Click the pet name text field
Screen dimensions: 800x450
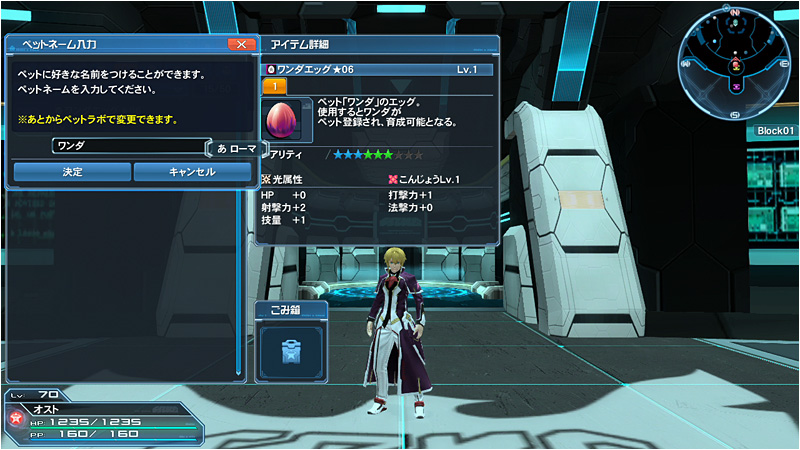[130, 146]
